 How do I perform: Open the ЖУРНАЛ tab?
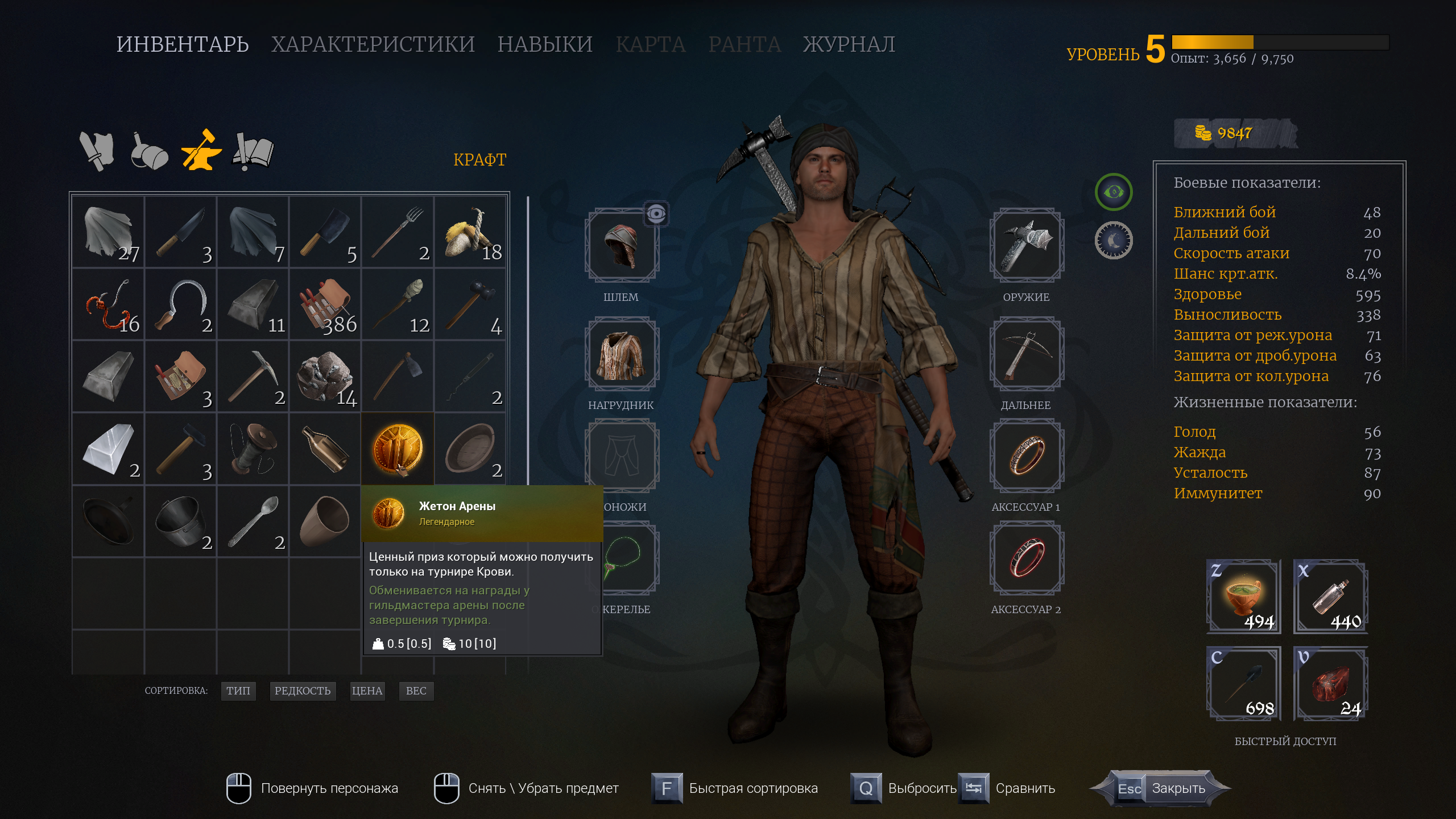point(849,44)
